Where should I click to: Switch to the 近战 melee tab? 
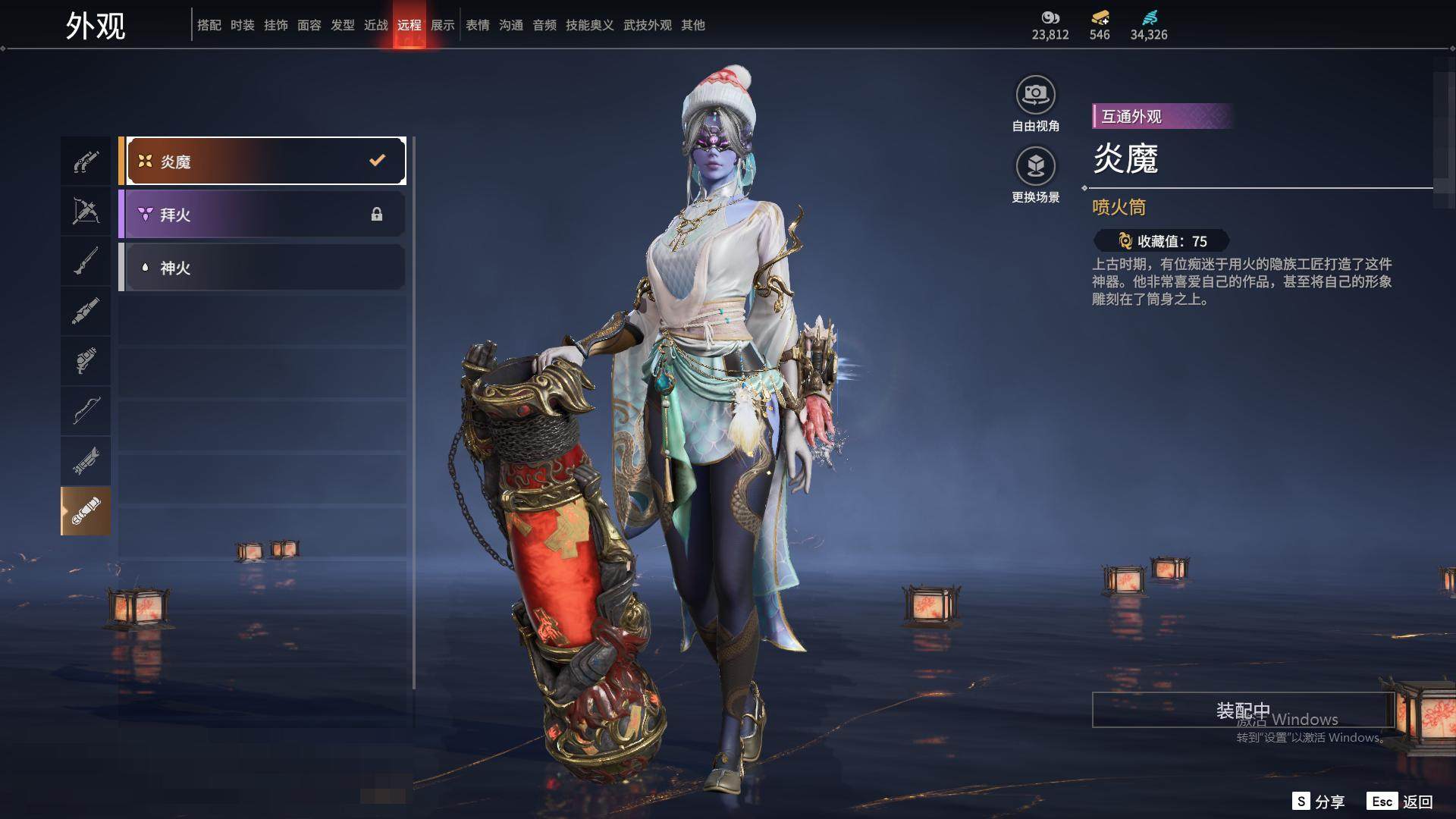376,25
